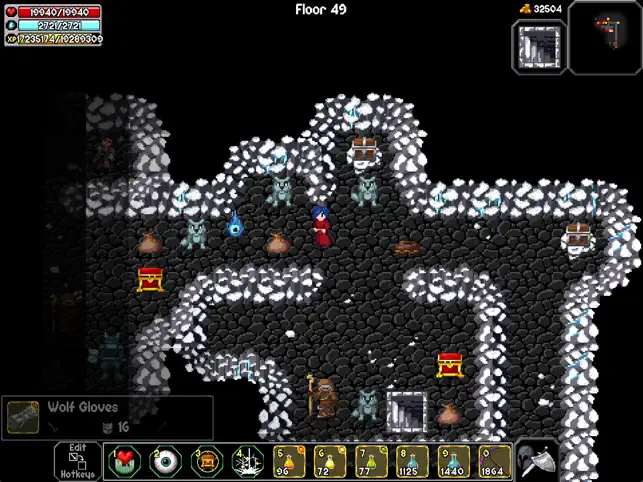The width and height of the screenshot is (643, 482).
Task: Activate the heart skill in hotkey 1
Action: click(124, 462)
